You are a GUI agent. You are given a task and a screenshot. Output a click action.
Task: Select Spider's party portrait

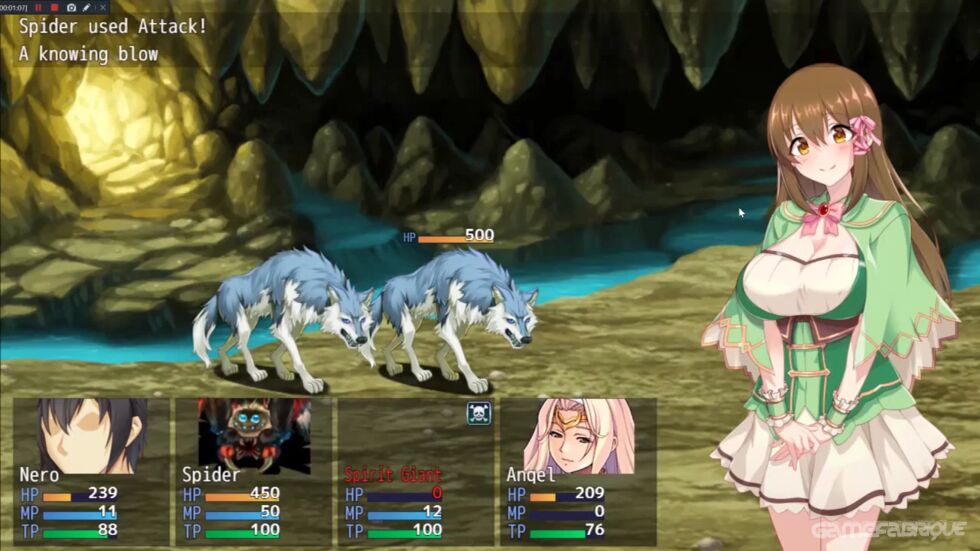point(253,435)
